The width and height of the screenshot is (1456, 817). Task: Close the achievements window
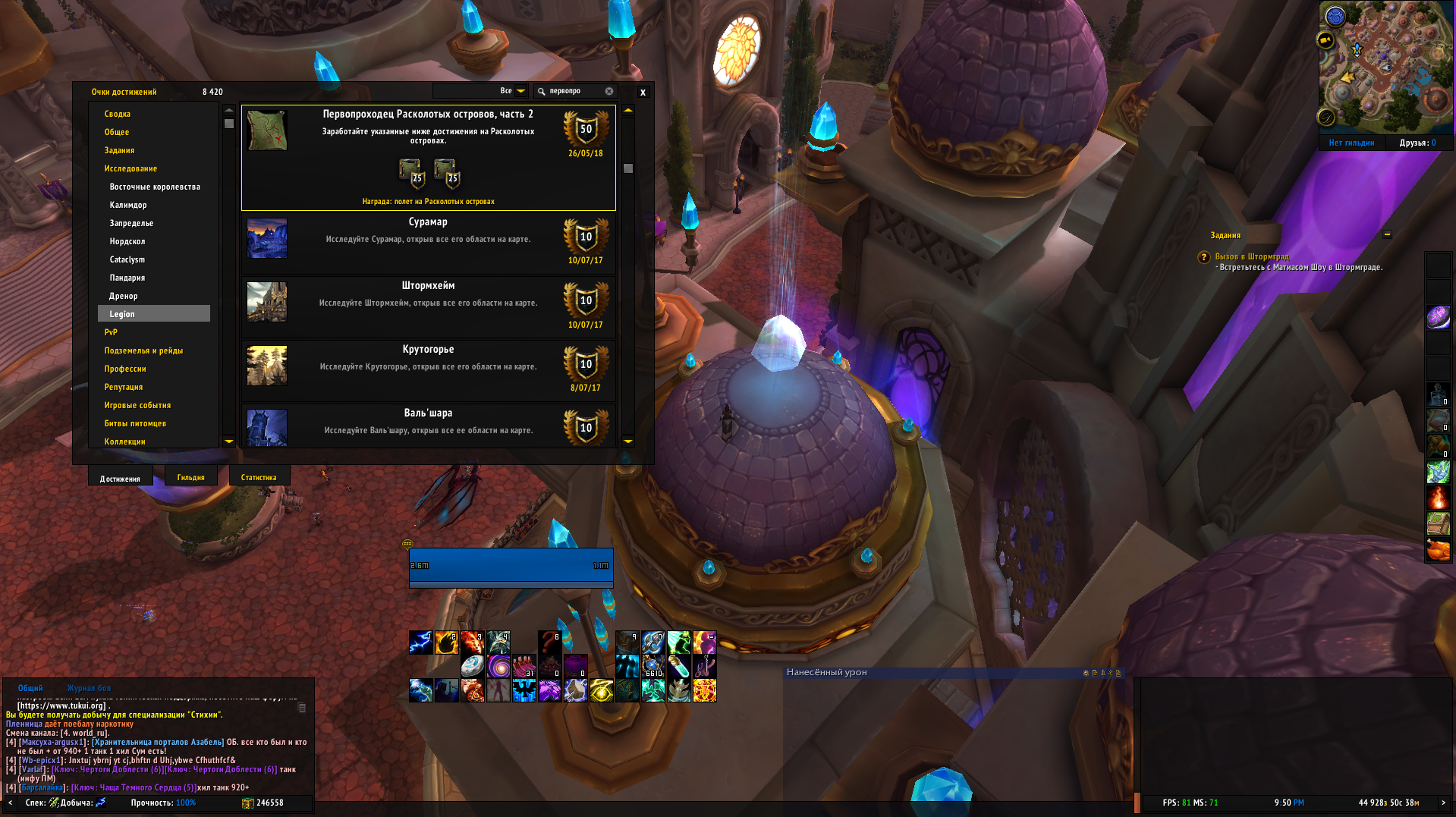[643, 93]
